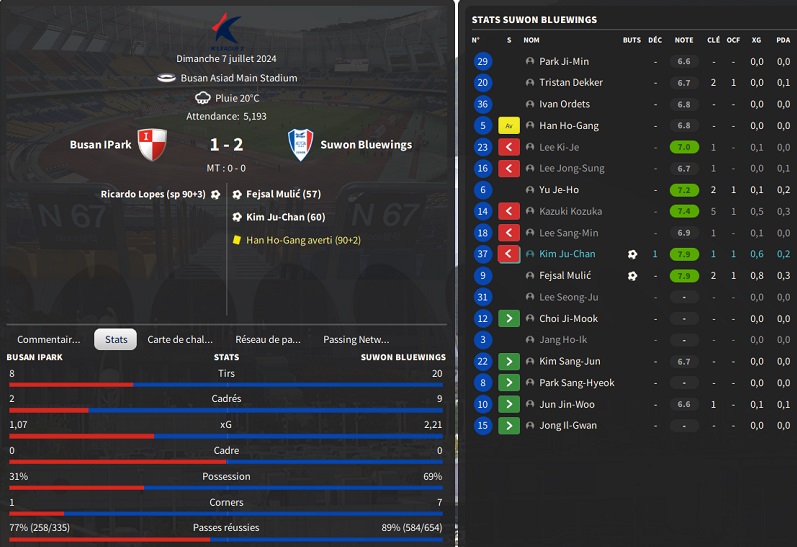Select Park Ji-Min player row
The width and height of the screenshot is (797, 547).
point(564,61)
